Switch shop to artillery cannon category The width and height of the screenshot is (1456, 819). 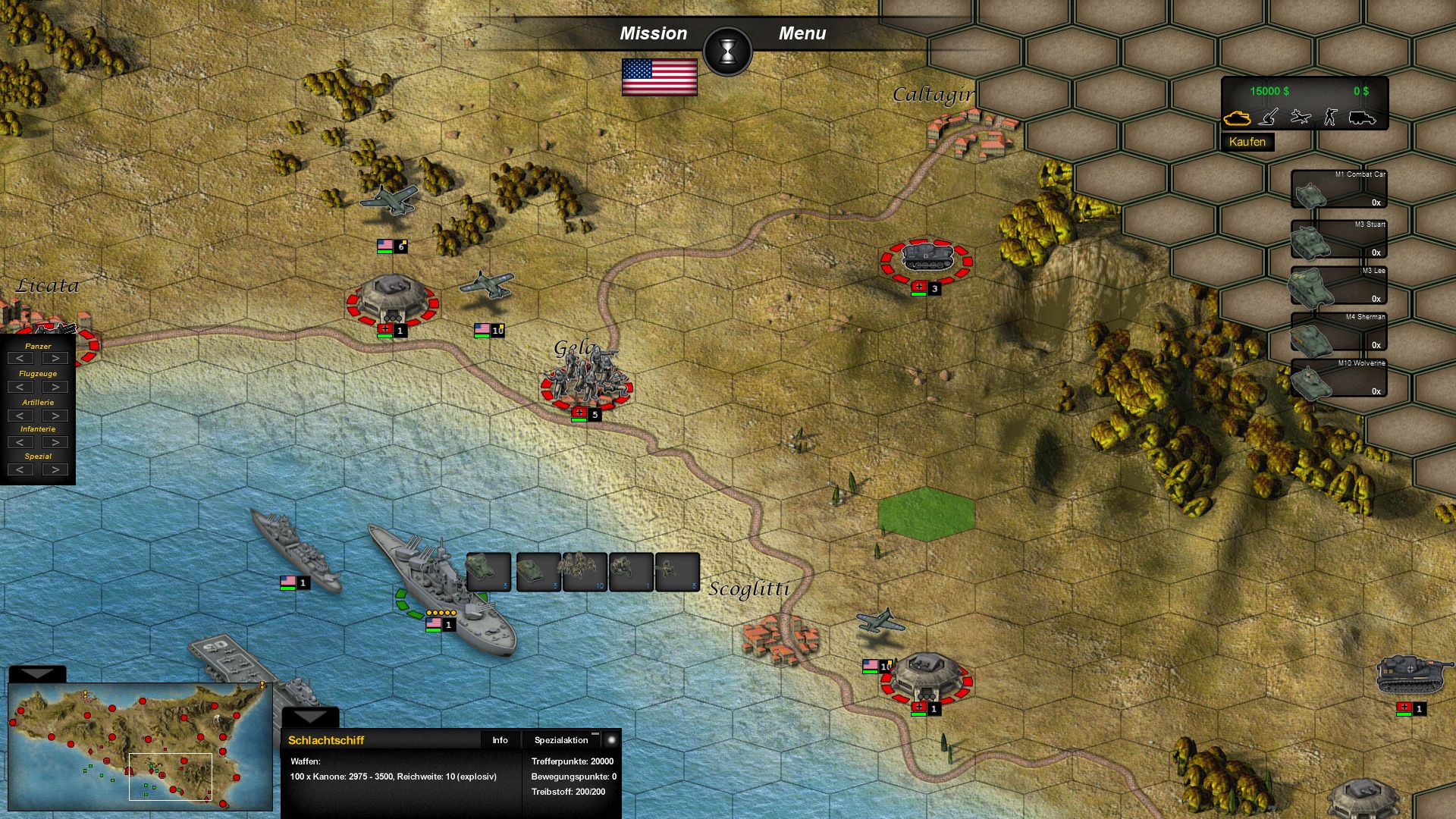1269,117
